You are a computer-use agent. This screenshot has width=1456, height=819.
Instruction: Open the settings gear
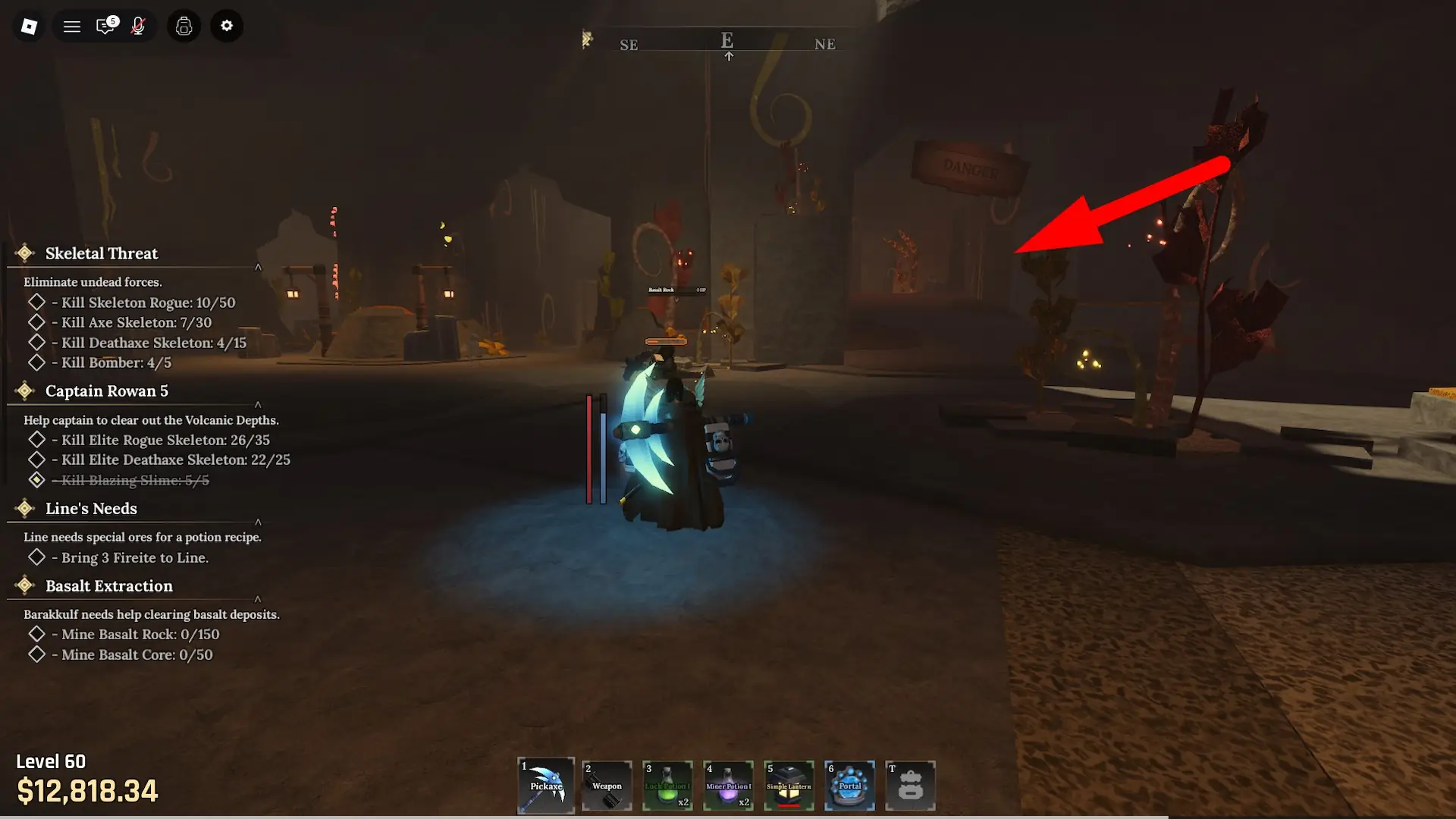coord(227,26)
